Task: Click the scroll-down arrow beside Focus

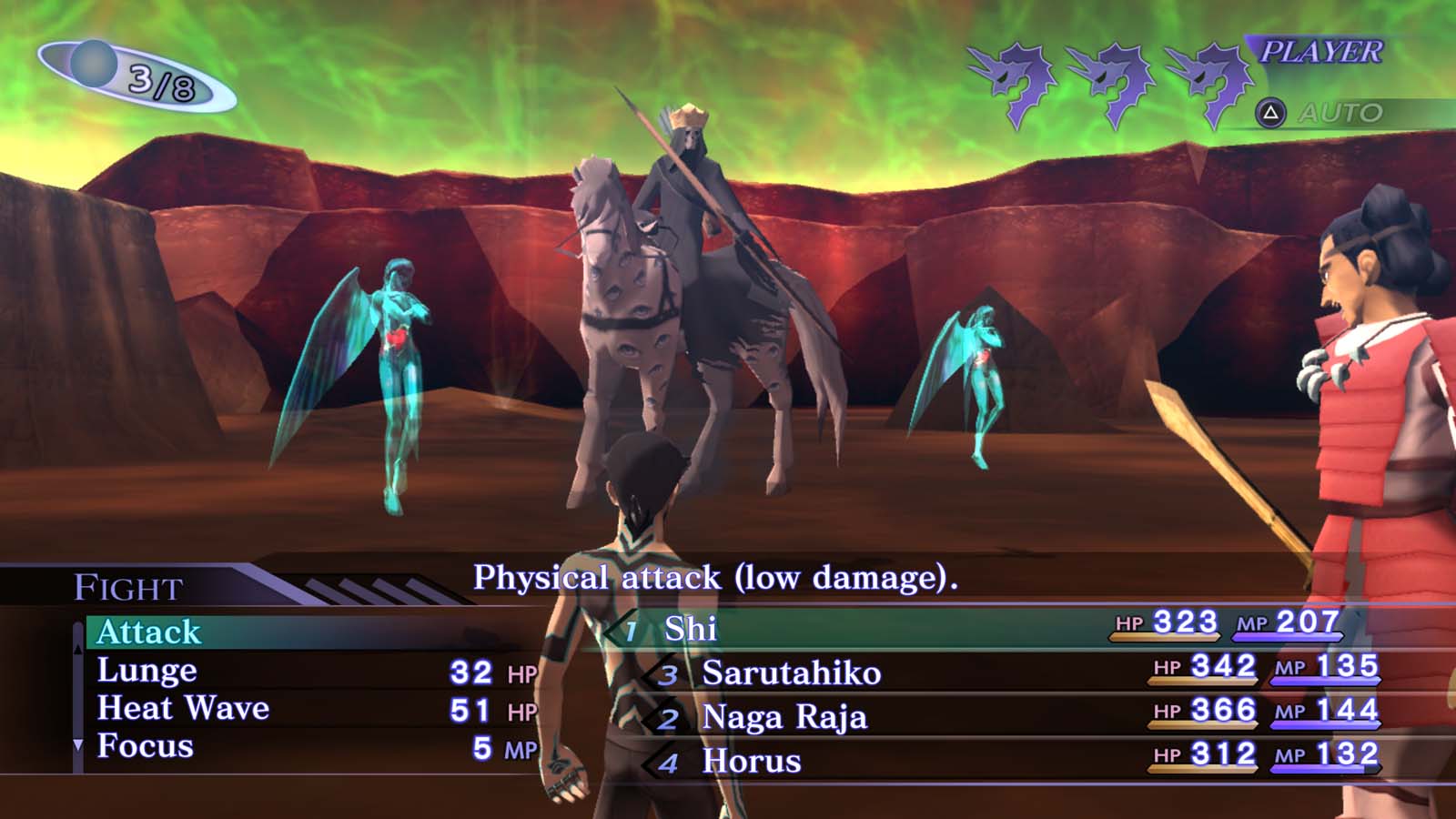Action: 77,746
